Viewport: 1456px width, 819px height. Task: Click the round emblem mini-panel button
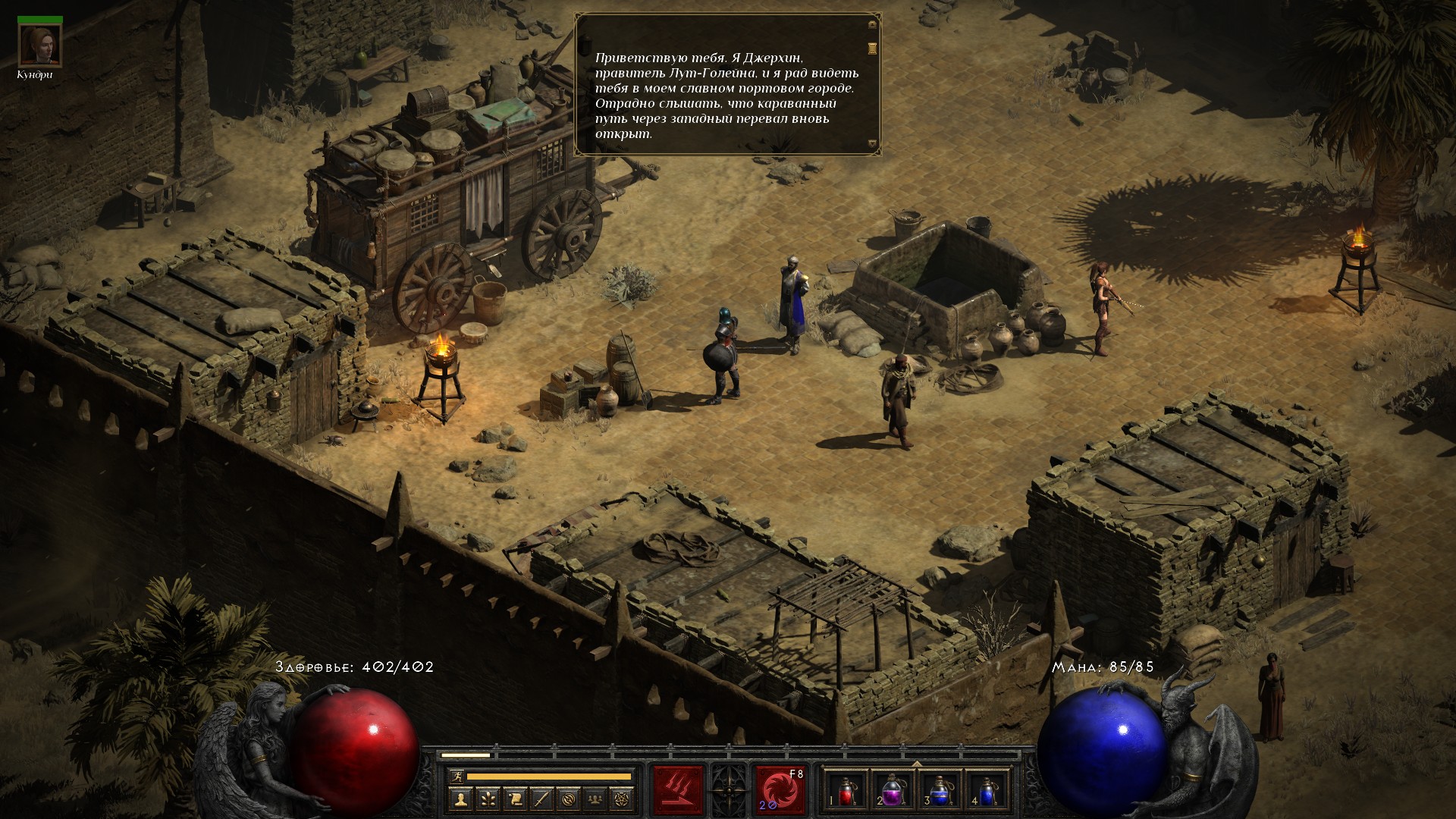569,799
